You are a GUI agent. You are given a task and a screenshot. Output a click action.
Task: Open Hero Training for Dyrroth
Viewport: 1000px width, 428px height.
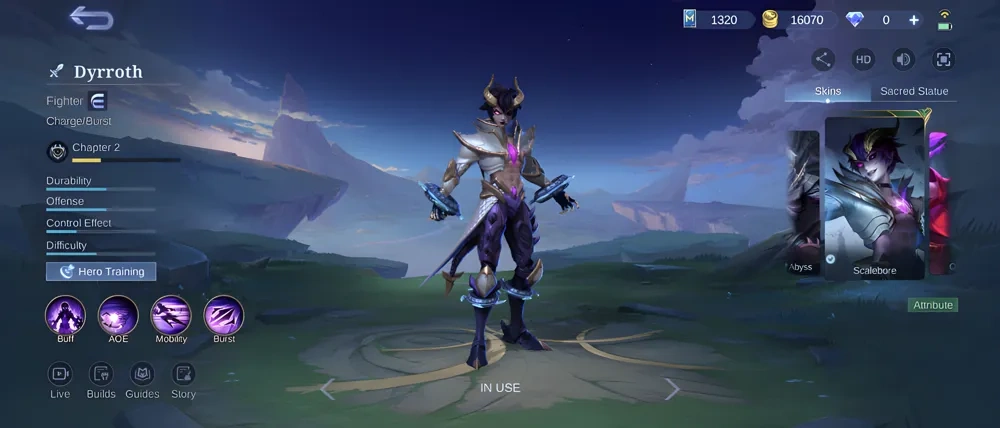coord(101,271)
